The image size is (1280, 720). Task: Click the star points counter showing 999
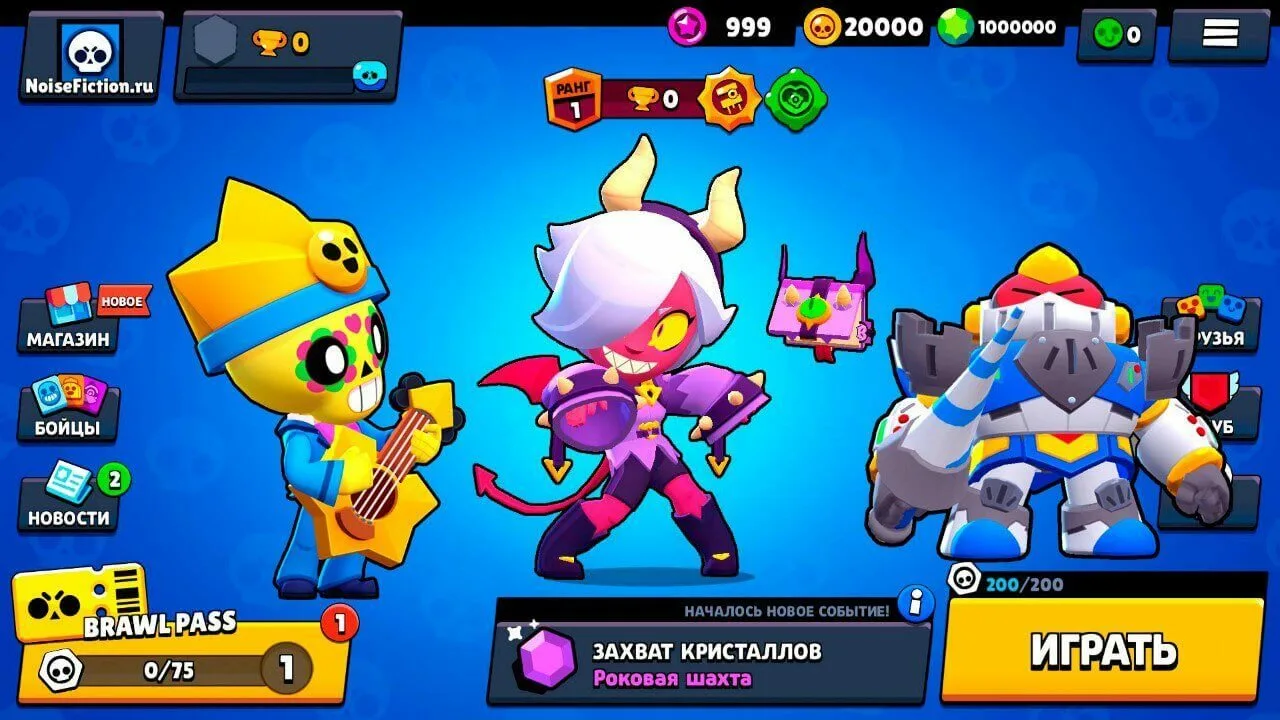pyautogui.click(x=720, y=27)
